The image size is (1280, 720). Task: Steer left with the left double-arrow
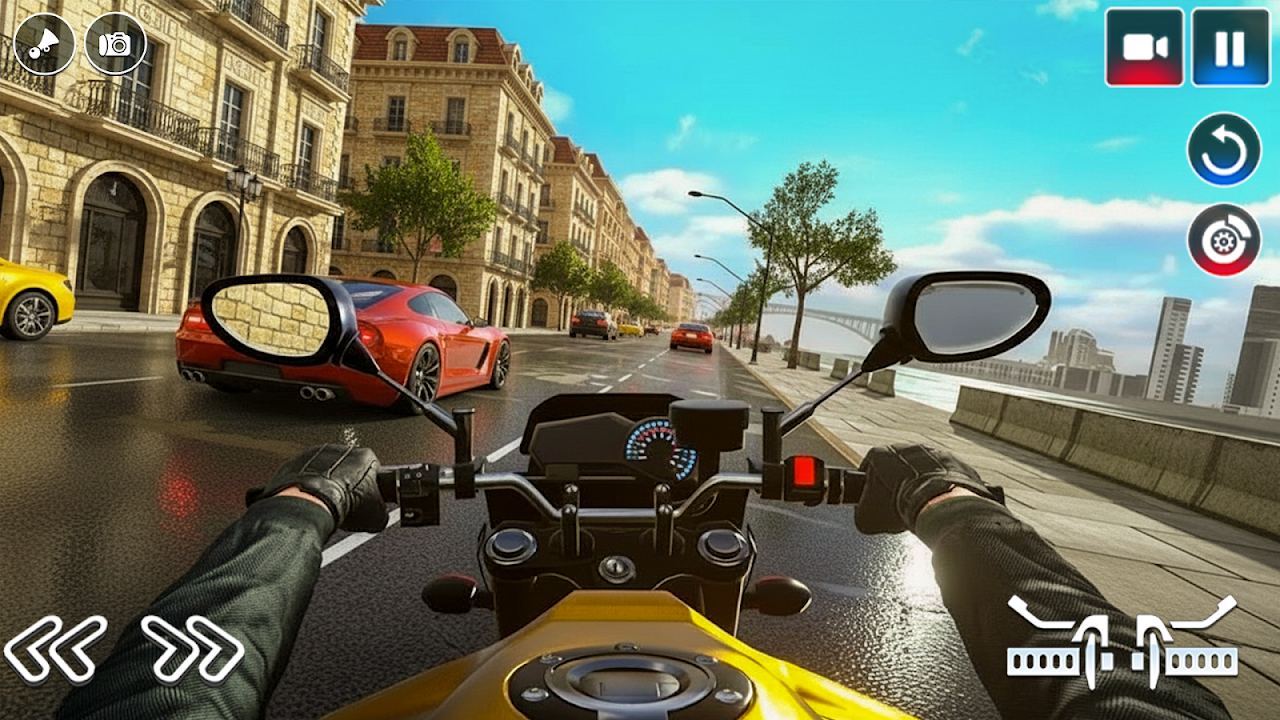(x=55, y=648)
